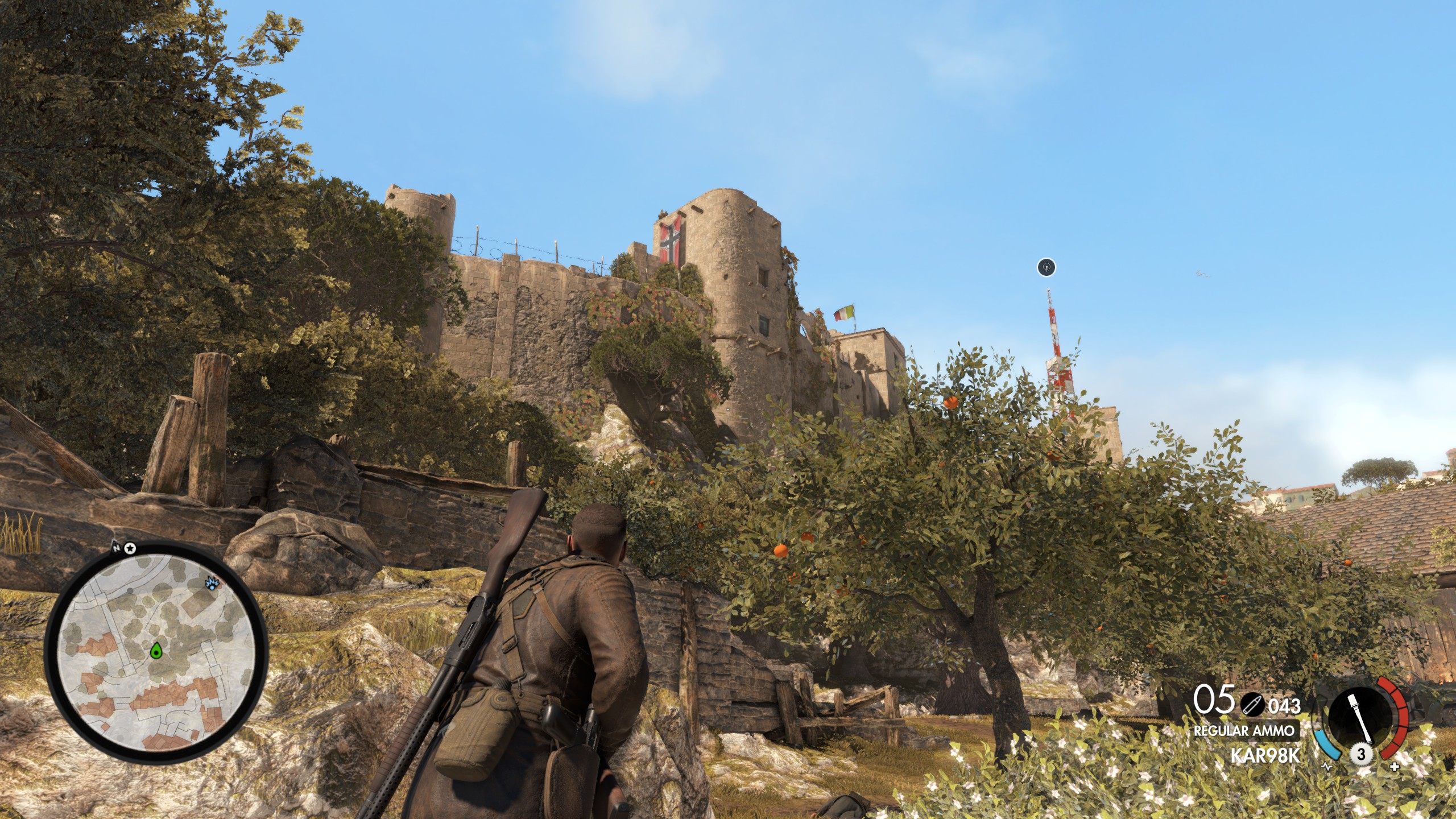
Task: Click the green player marker on minimap
Action: click(x=156, y=652)
